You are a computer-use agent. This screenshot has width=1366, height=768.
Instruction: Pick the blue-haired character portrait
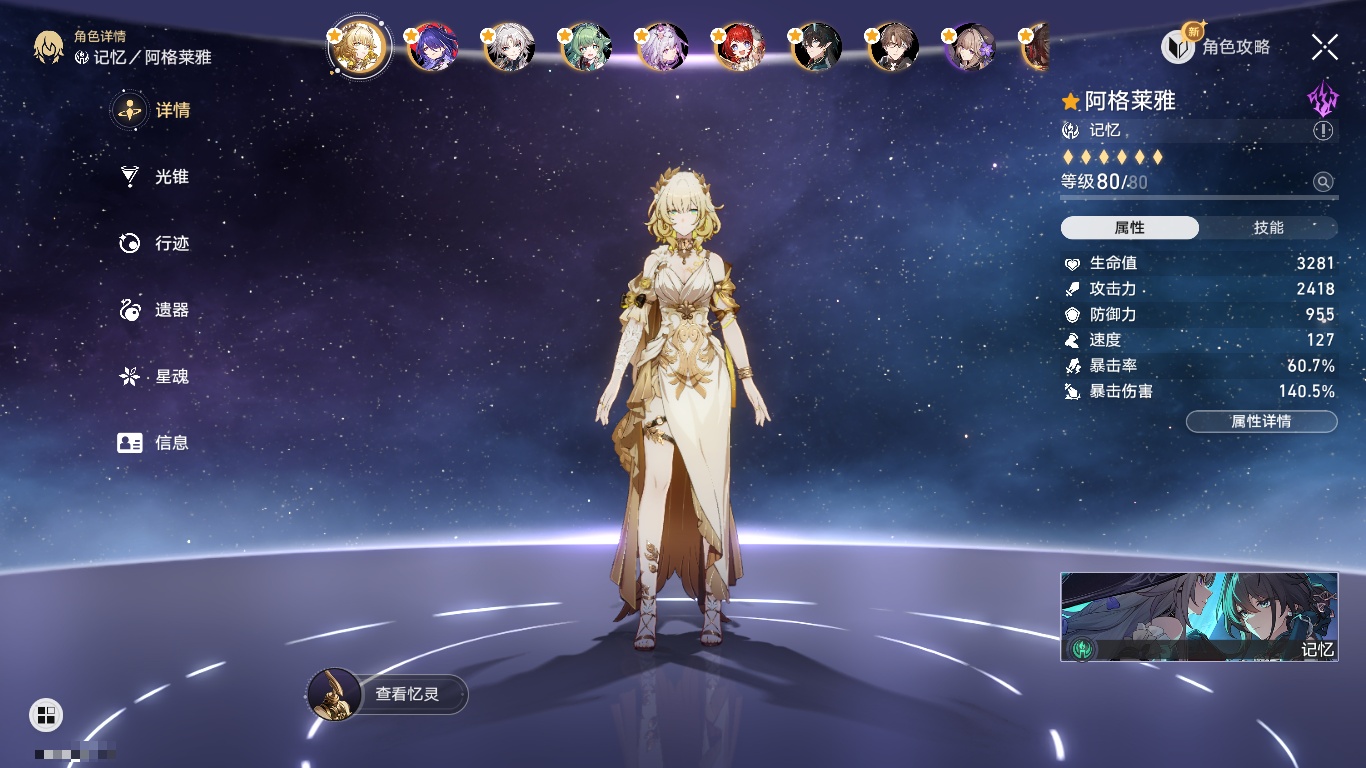pyautogui.click(x=432, y=47)
